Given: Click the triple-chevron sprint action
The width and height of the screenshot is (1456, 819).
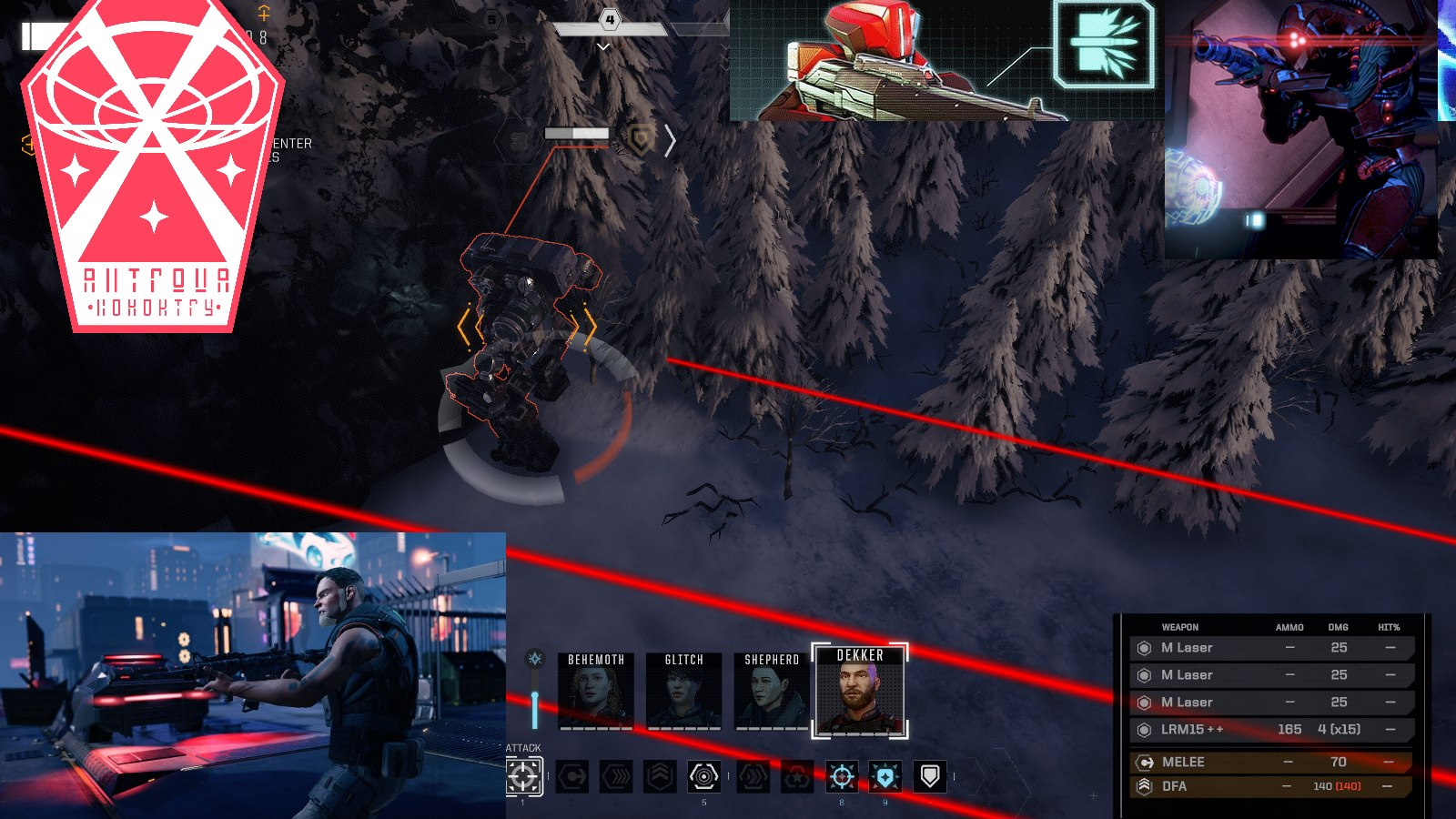Looking at the screenshot, I should click(616, 776).
